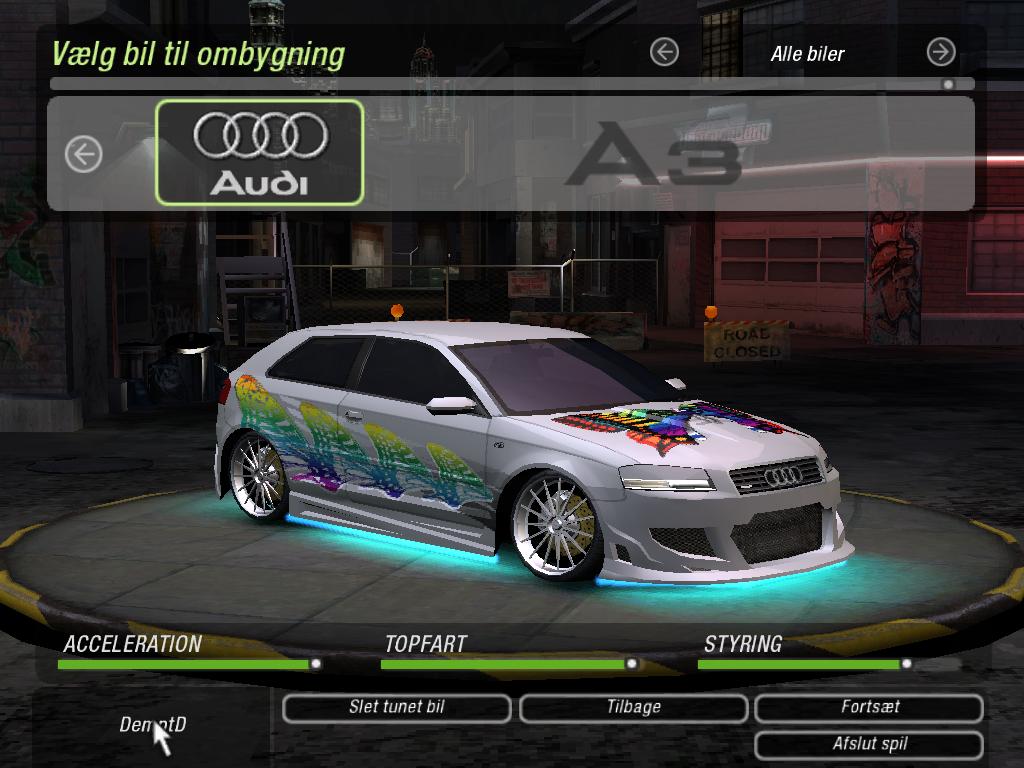
Task: Select the Audi brand logo tile
Action: (x=260, y=152)
